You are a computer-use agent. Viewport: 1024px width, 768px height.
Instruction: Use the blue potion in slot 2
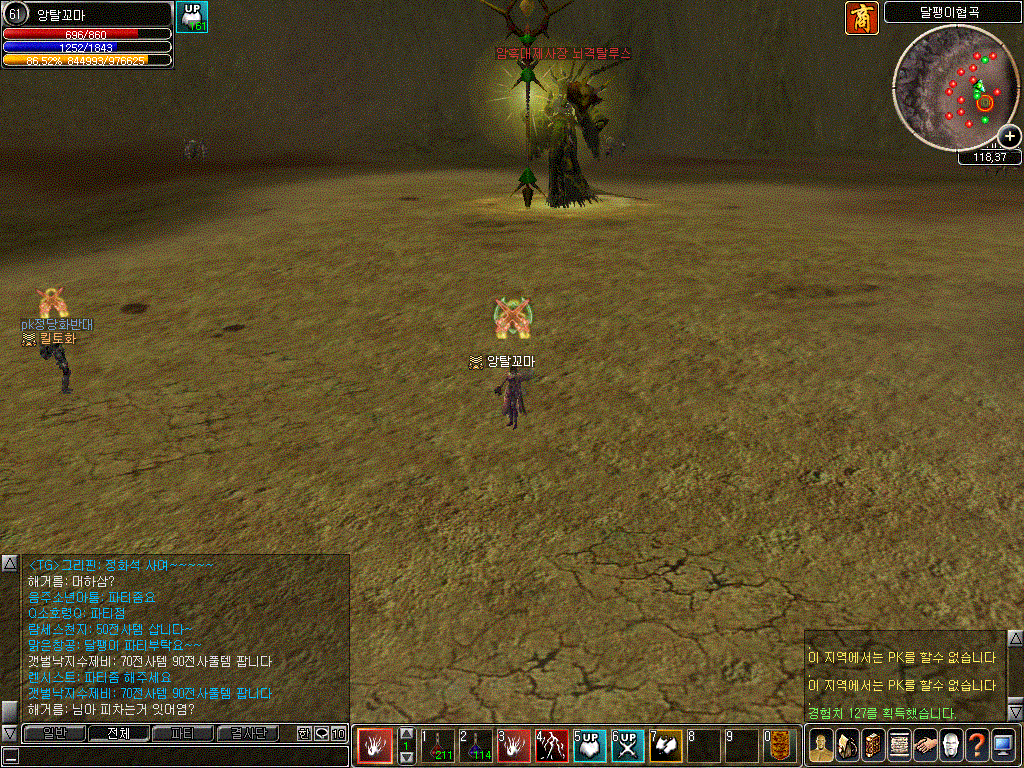tap(478, 747)
